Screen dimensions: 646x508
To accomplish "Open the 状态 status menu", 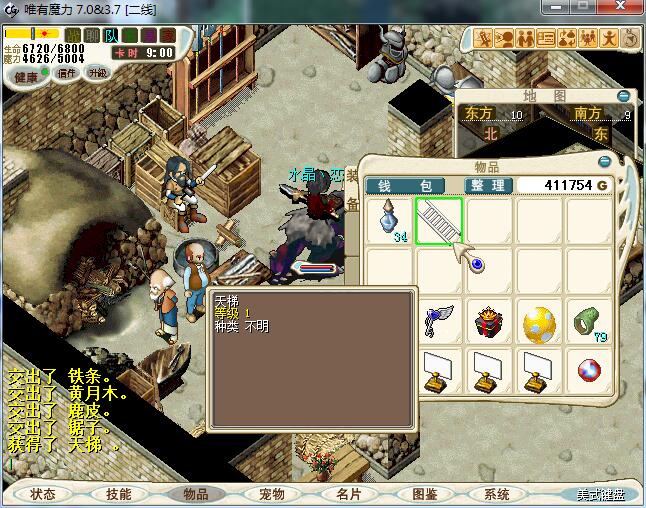I will pyautogui.click(x=43, y=494).
